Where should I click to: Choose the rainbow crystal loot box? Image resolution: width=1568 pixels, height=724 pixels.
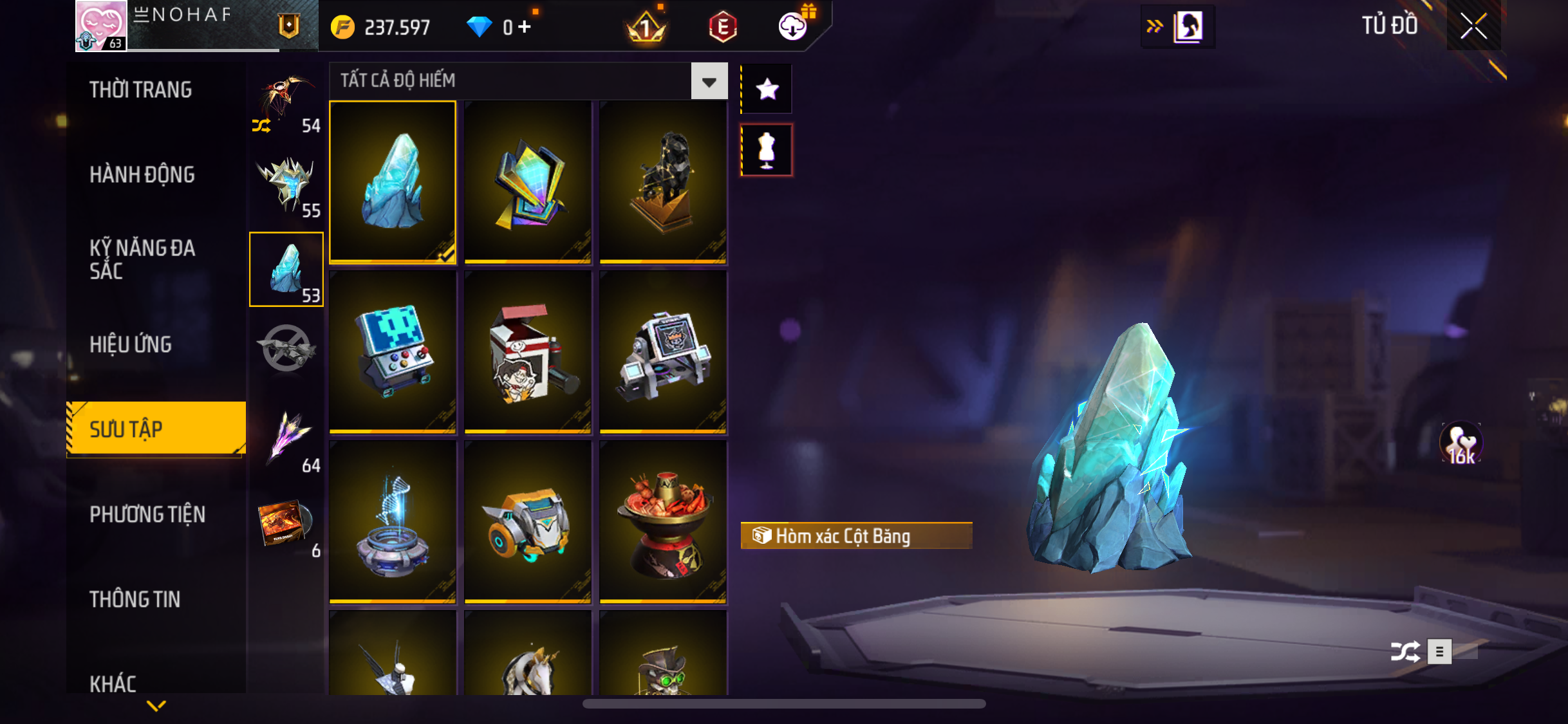click(x=528, y=181)
